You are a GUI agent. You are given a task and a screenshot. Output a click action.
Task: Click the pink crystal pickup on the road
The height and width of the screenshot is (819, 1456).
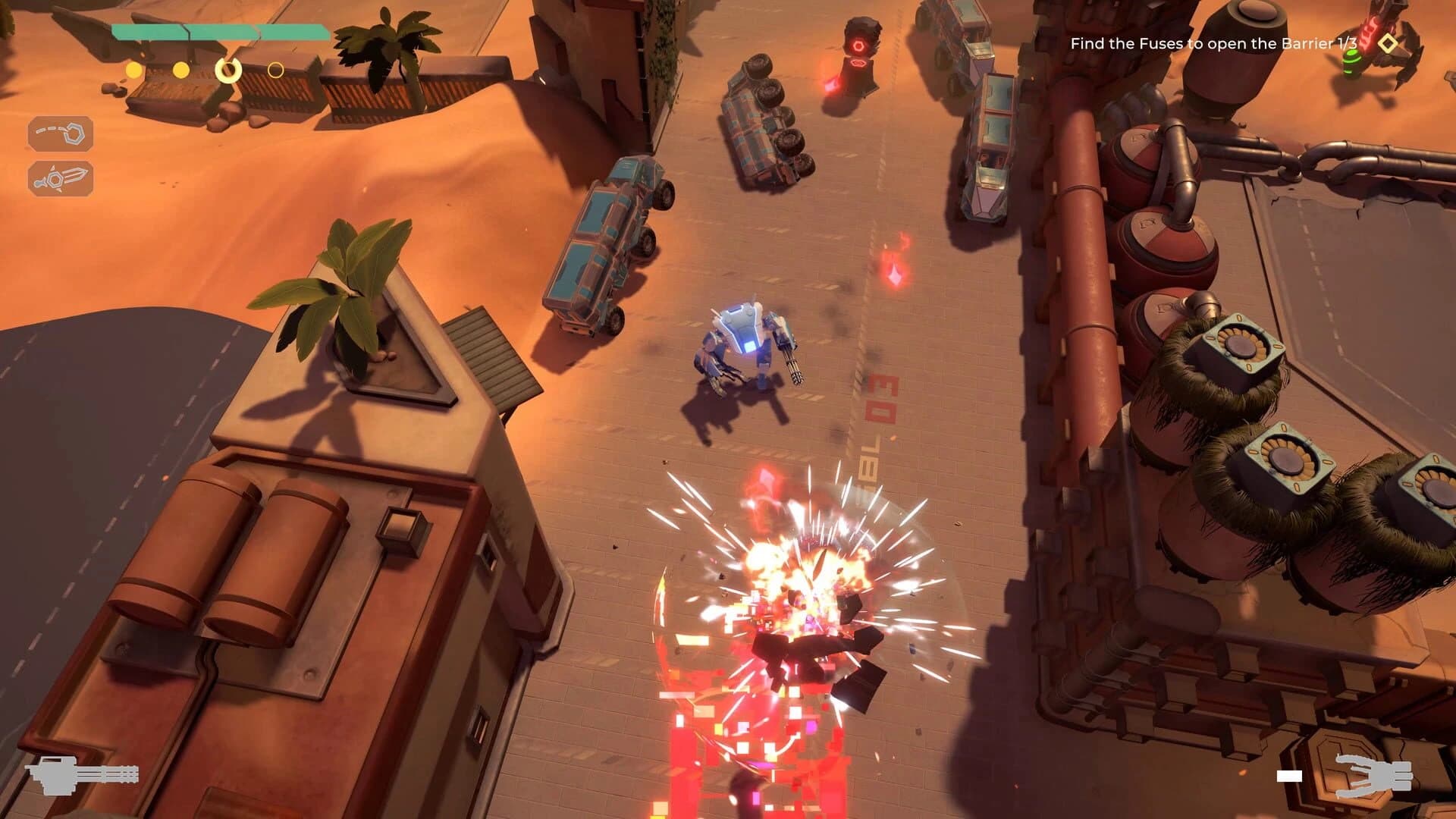[893, 275]
